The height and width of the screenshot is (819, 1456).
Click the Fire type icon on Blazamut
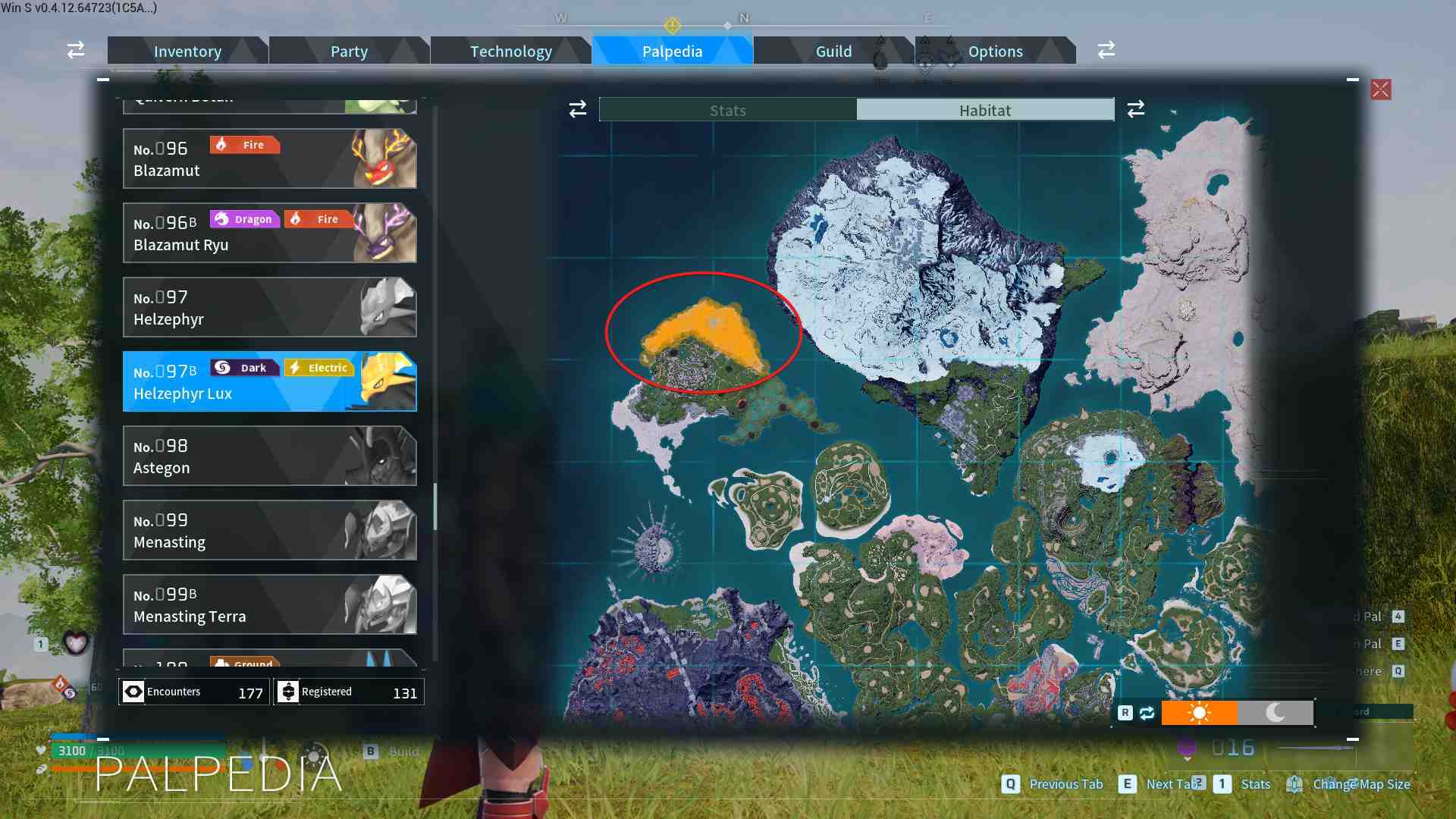244,144
